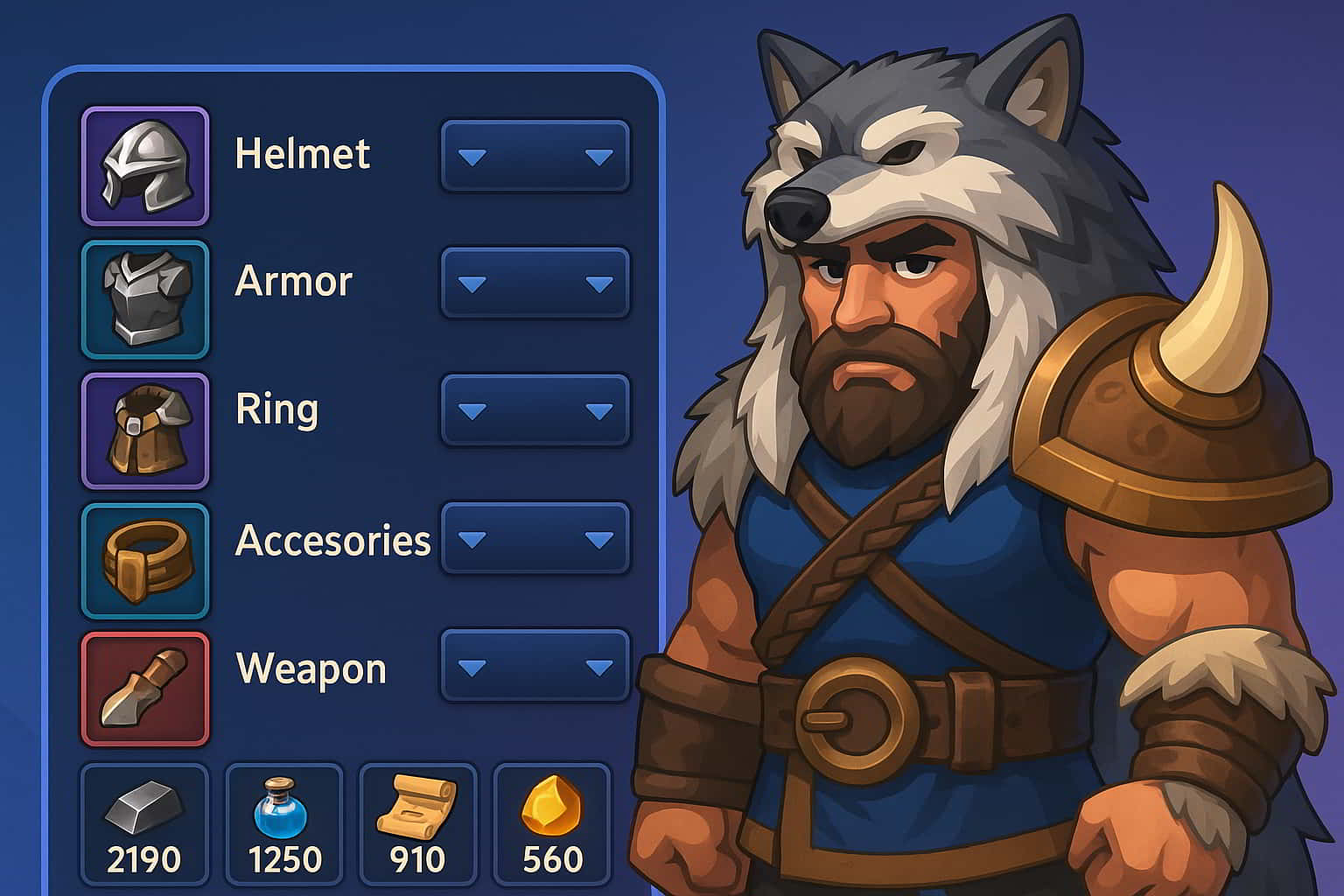1344x896 pixels.
Task: Click the Weapon label
Action: click(x=311, y=671)
